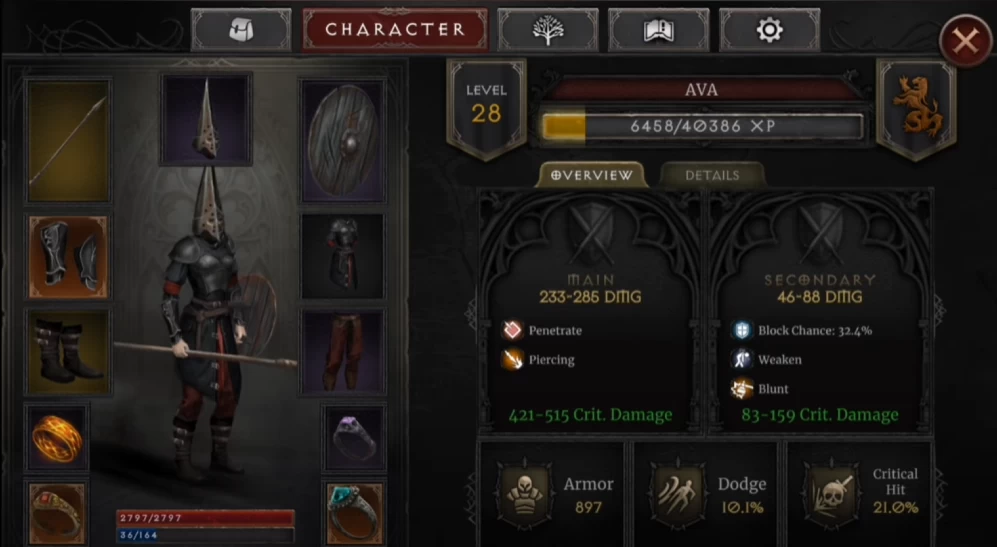This screenshot has height=547, width=997.
Task: Open the gear settings tab
Action: click(x=769, y=30)
